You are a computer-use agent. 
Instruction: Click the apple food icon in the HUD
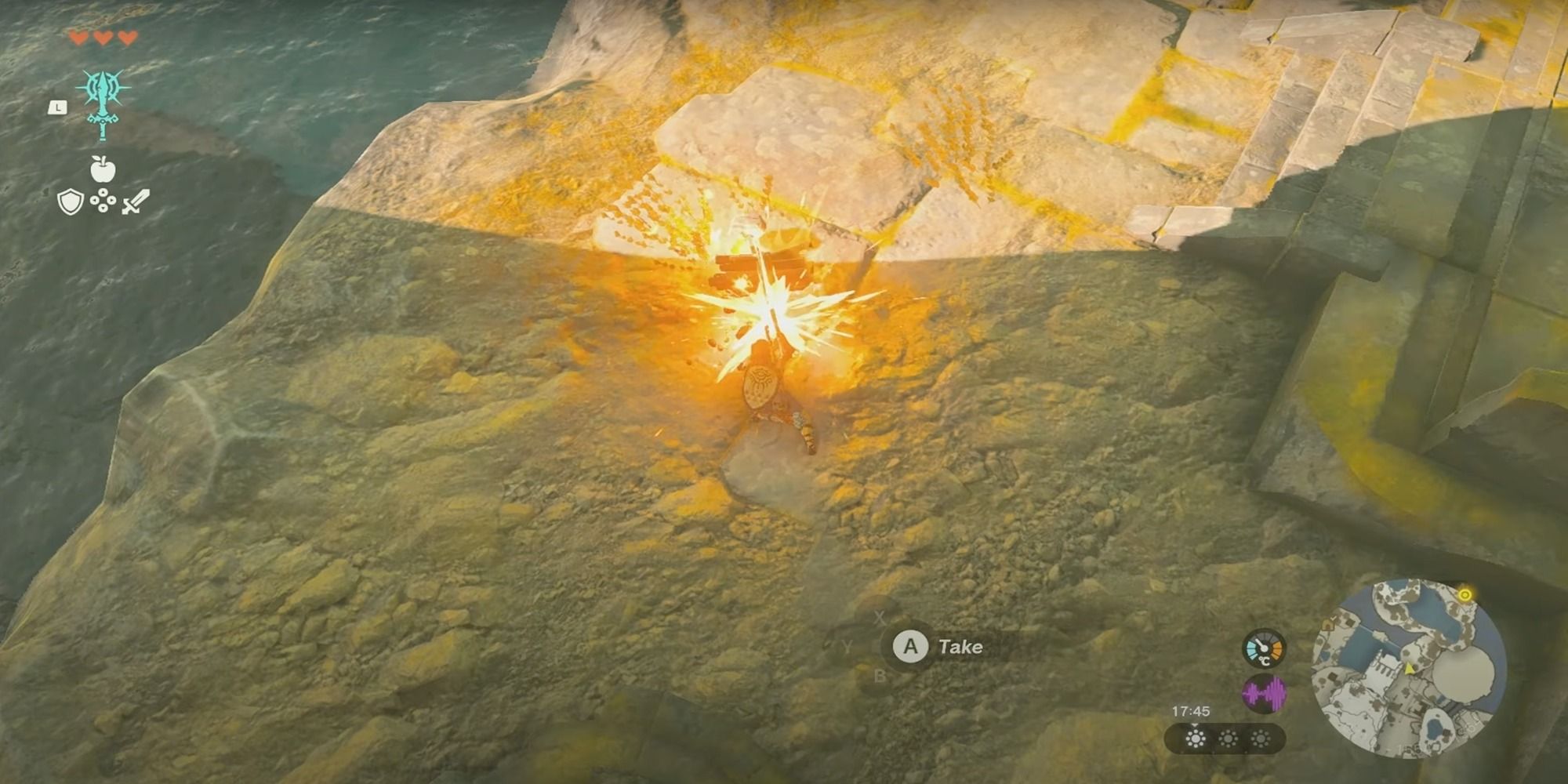102,168
